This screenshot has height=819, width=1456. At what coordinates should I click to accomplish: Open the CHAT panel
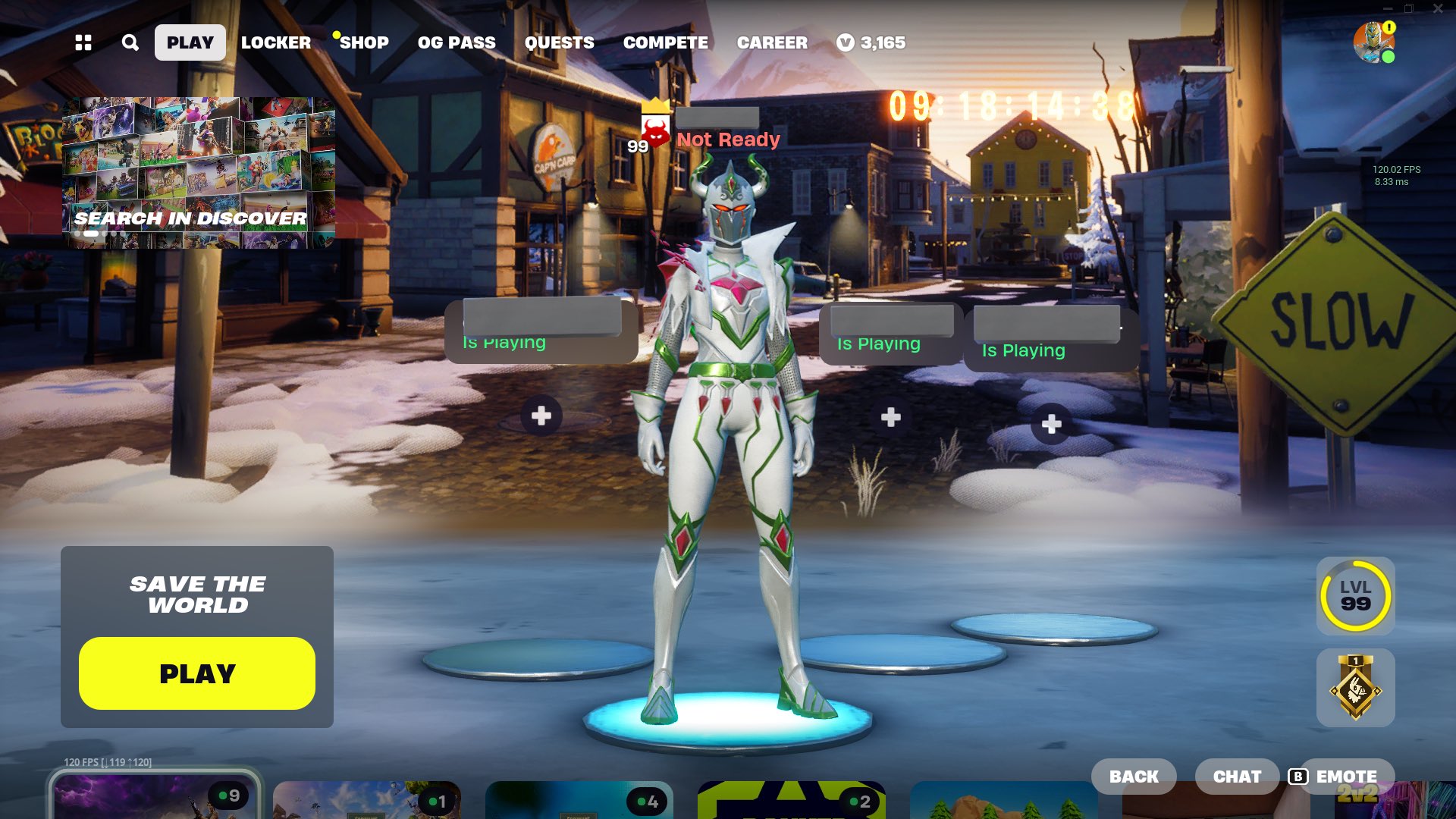pos(1237,776)
